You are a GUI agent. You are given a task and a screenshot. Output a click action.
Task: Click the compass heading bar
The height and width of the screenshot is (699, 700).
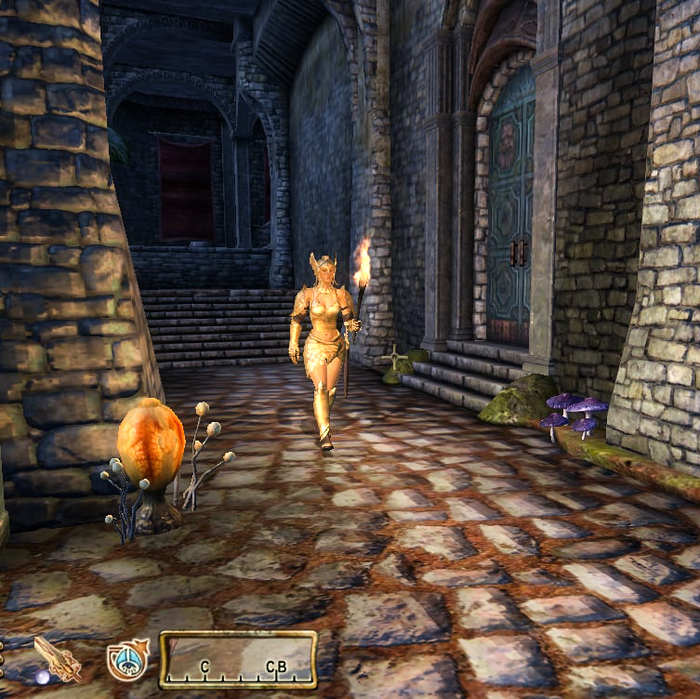[238, 660]
